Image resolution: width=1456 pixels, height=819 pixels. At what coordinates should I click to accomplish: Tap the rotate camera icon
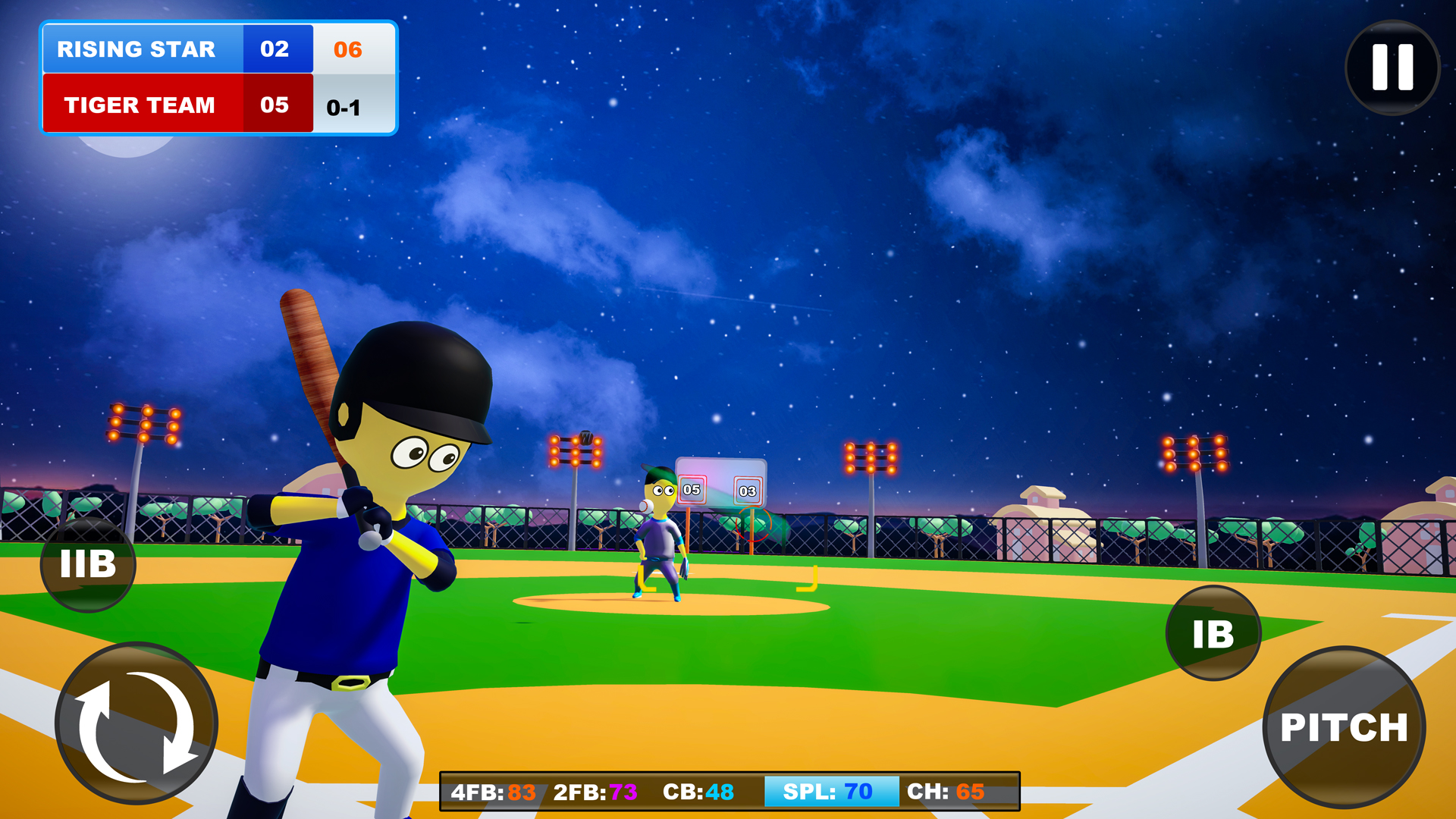point(136,724)
